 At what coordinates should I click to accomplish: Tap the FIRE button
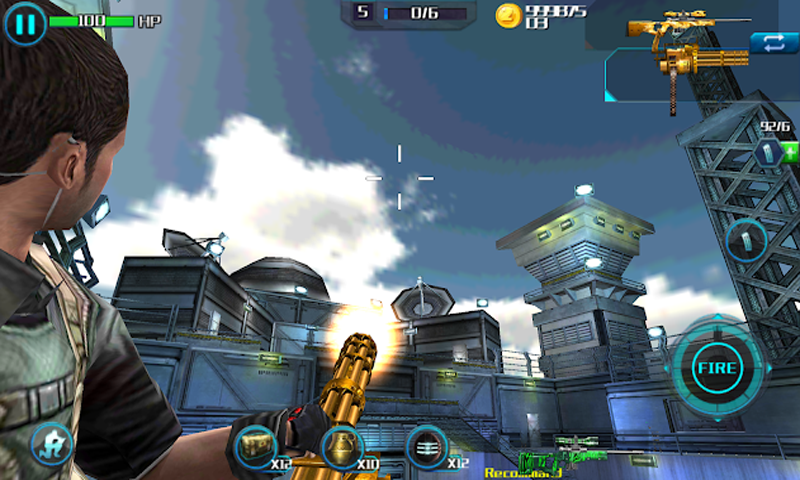716,369
